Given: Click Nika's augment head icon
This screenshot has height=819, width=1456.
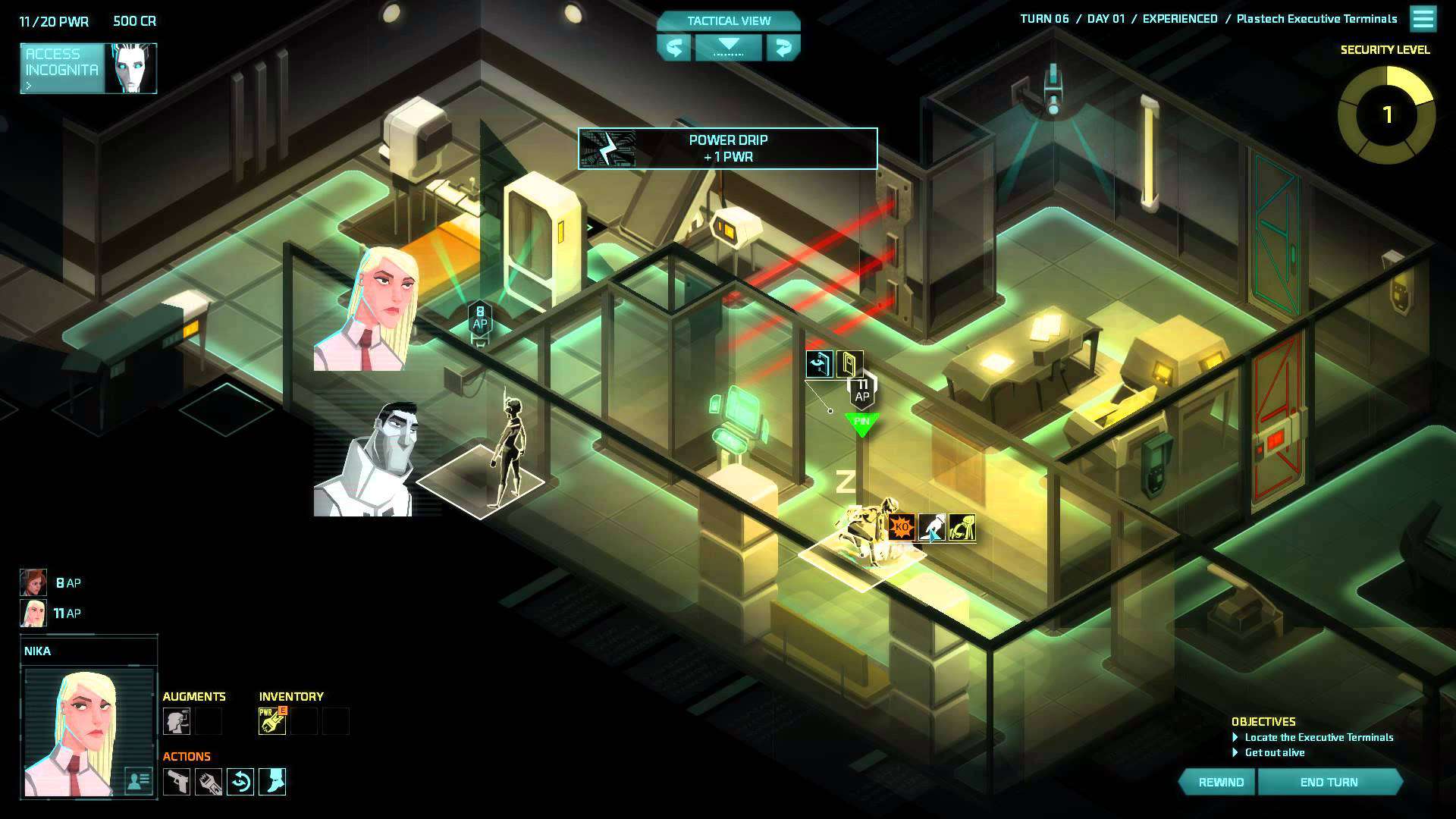Looking at the screenshot, I should pyautogui.click(x=177, y=721).
